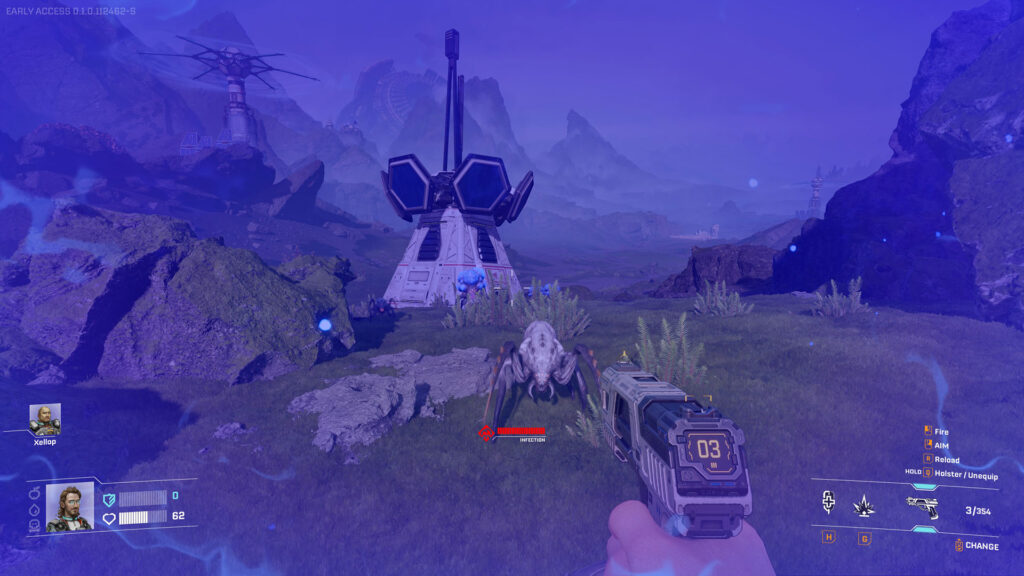This screenshot has width=1024, height=576.
Task: Click the apple hunger status icon
Action: coord(33,494)
